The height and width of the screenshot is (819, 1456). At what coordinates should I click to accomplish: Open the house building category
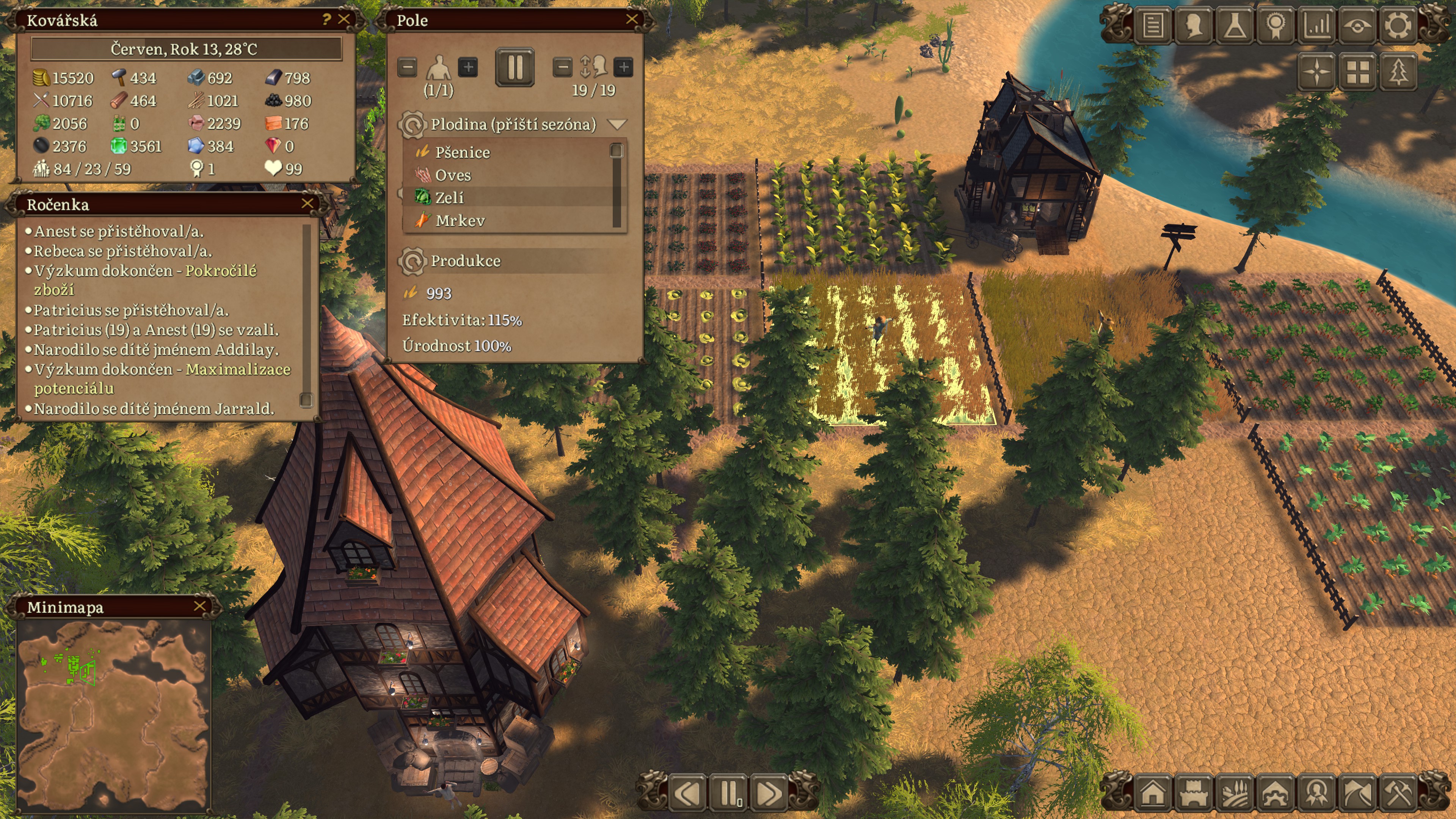[1153, 793]
